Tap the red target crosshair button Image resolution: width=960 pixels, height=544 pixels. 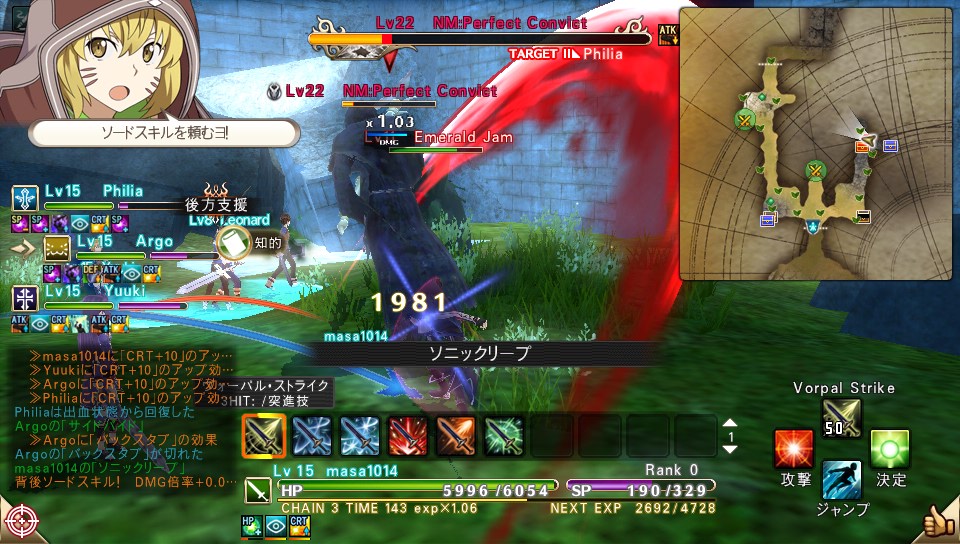[19, 522]
